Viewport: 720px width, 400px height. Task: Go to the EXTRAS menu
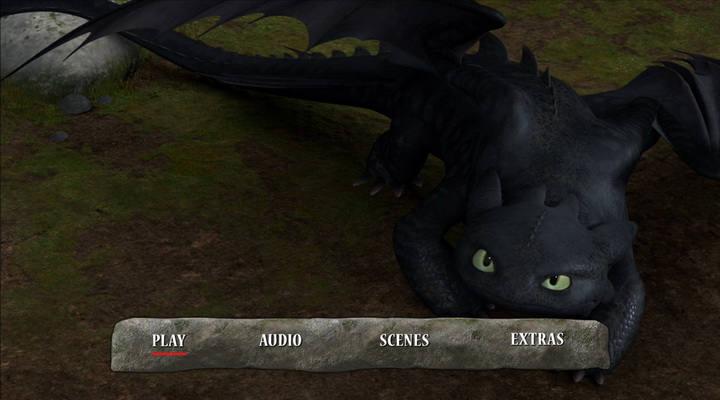pos(537,339)
